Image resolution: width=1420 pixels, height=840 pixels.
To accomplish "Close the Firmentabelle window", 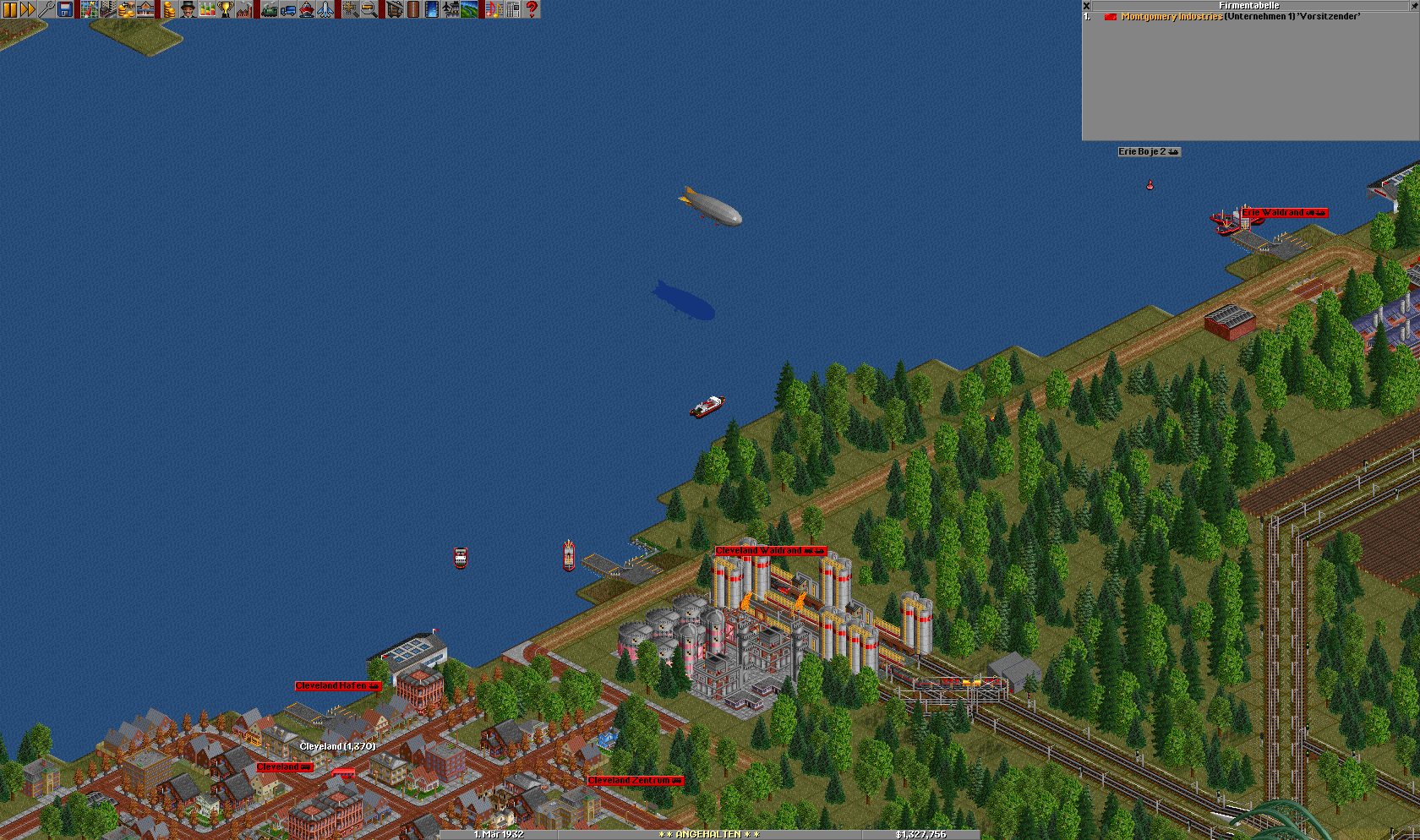I will [1087, 5].
